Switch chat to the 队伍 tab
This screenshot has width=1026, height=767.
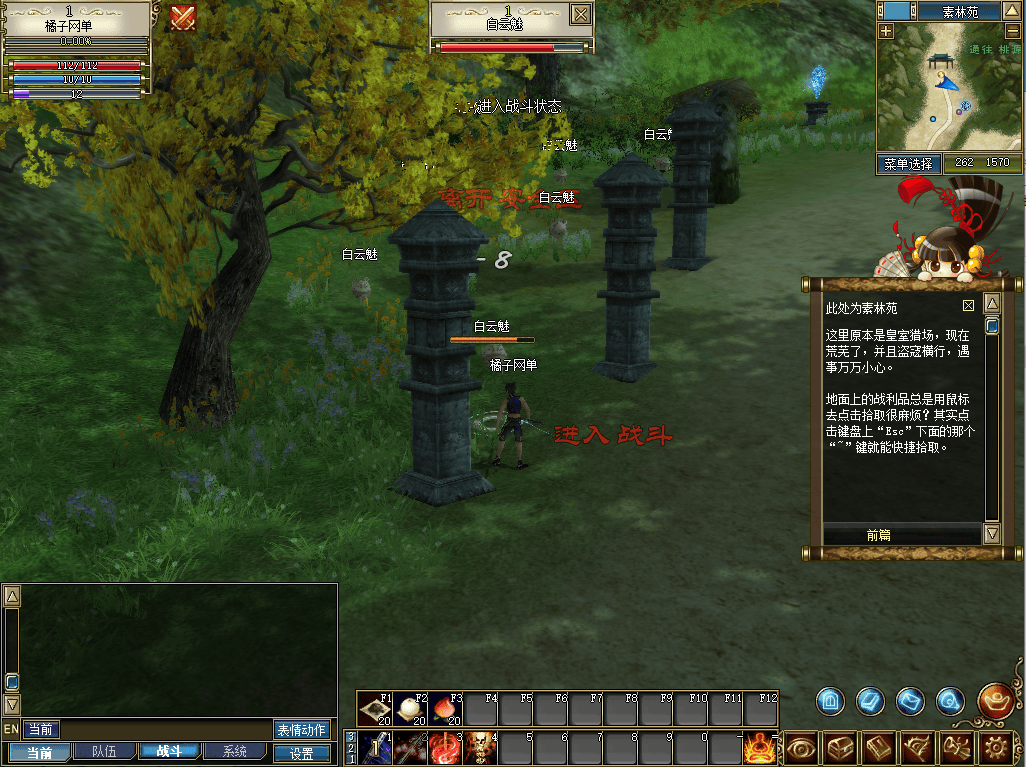coord(104,751)
